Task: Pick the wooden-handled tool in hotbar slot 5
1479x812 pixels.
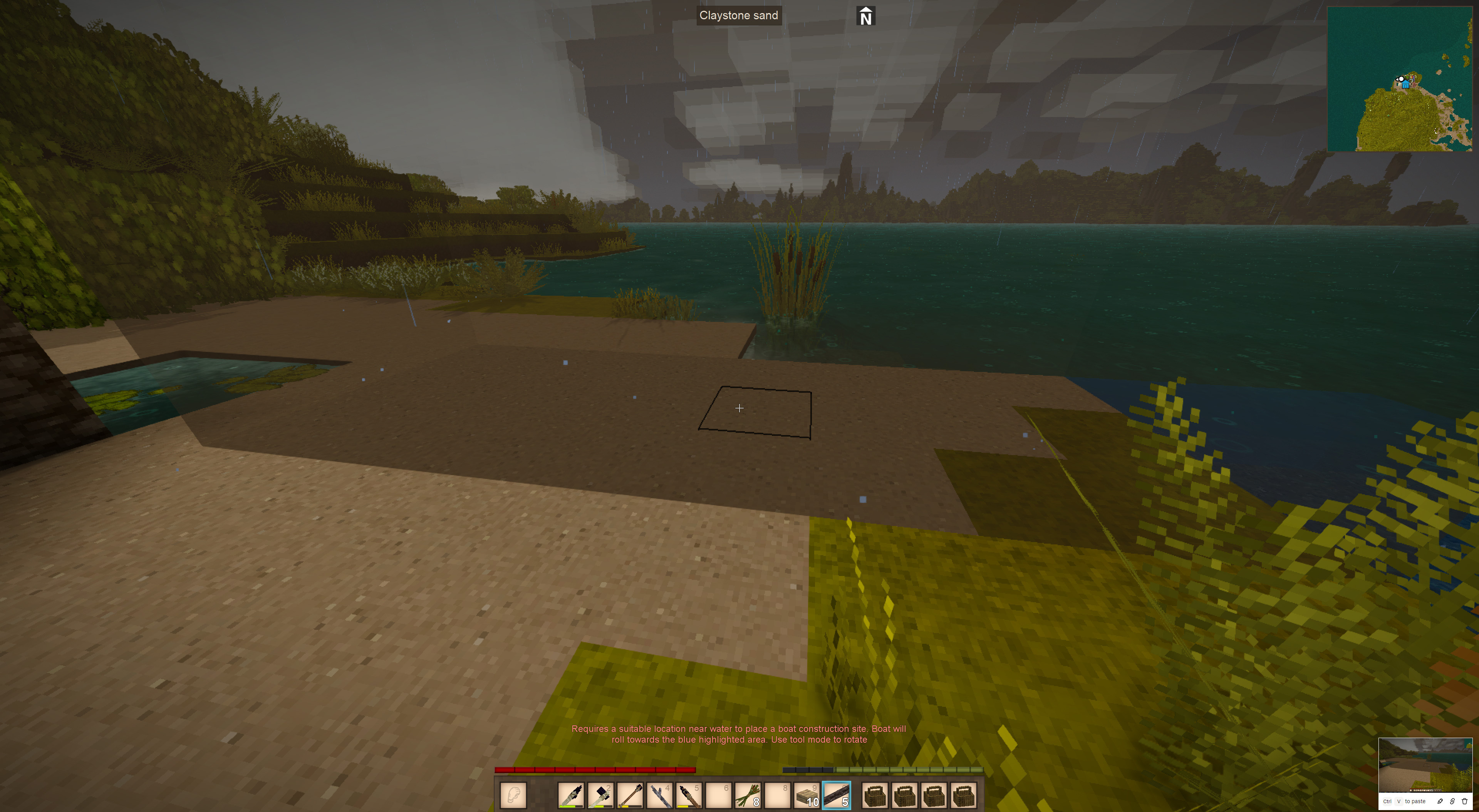Action: tap(688, 795)
